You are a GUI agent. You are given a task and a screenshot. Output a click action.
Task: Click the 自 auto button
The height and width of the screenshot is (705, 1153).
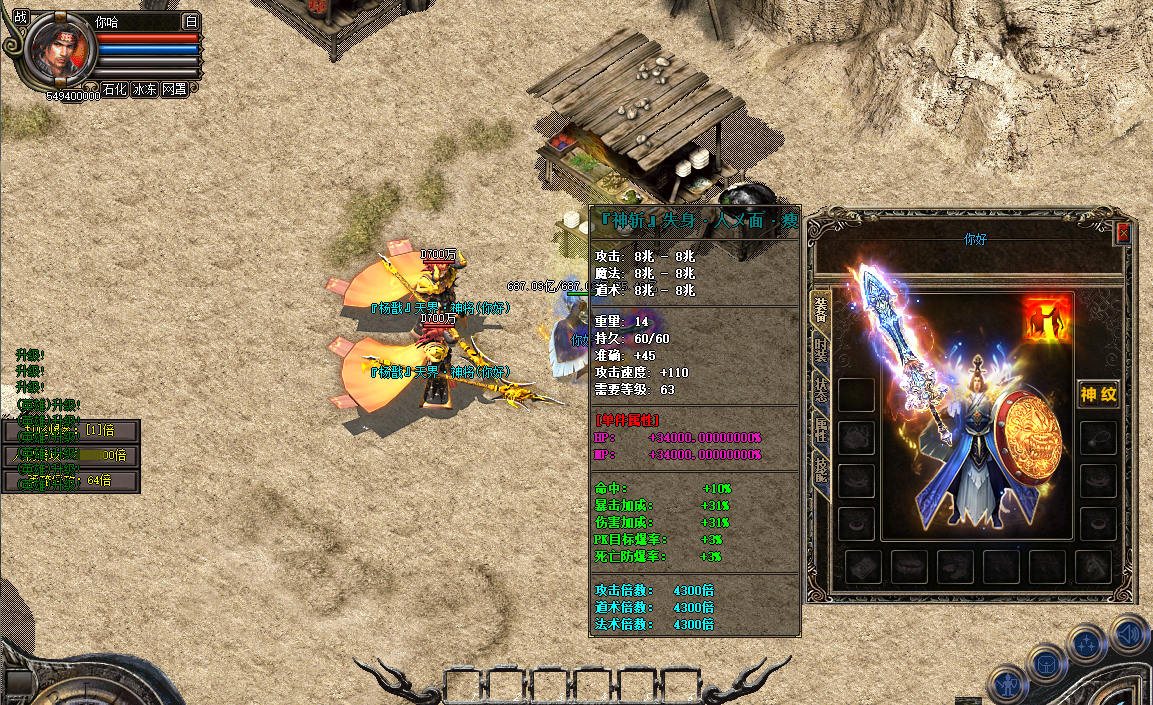tap(191, 21)
